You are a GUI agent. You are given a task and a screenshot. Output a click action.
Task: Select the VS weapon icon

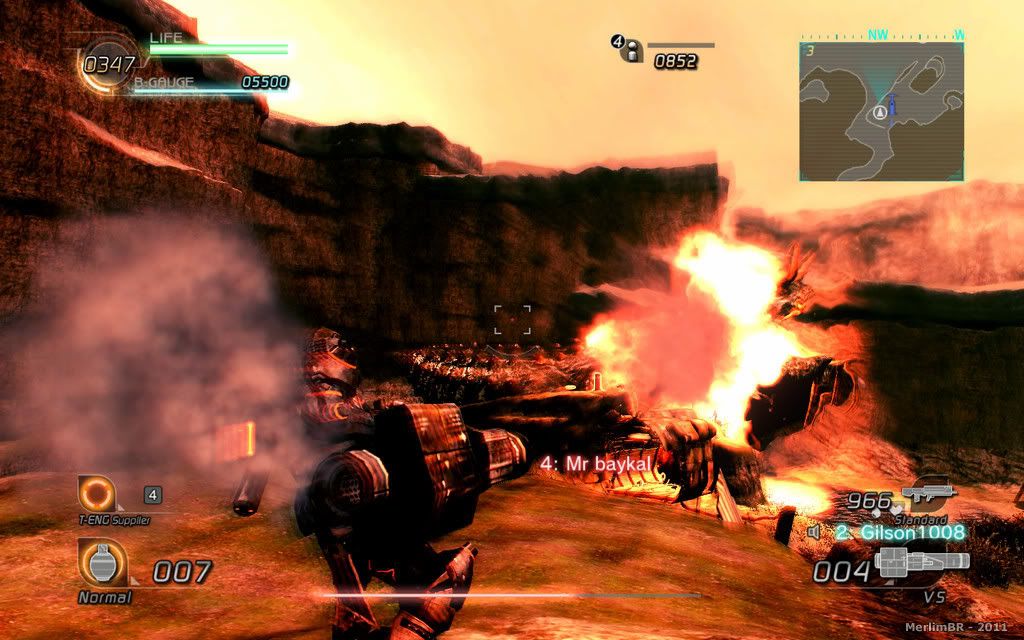point(921,563)
